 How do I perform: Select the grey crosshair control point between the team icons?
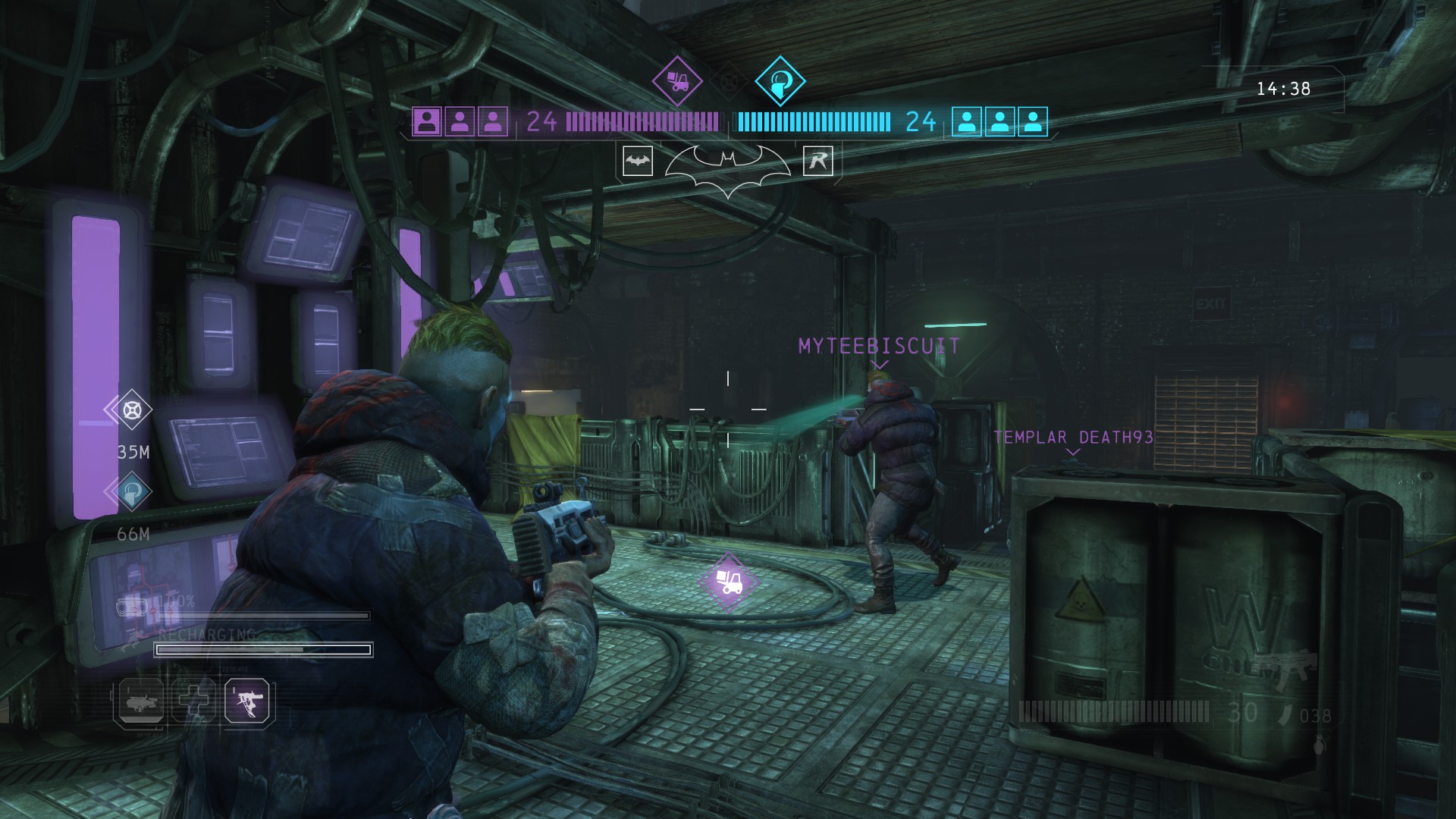730,80
